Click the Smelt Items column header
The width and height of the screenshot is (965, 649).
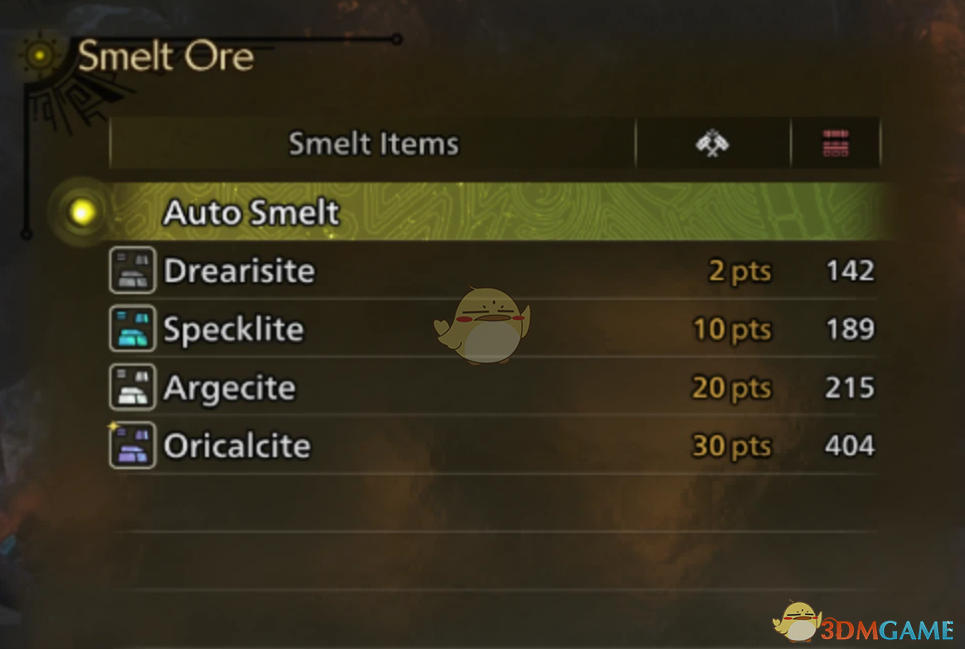click(x=373, y=144)
